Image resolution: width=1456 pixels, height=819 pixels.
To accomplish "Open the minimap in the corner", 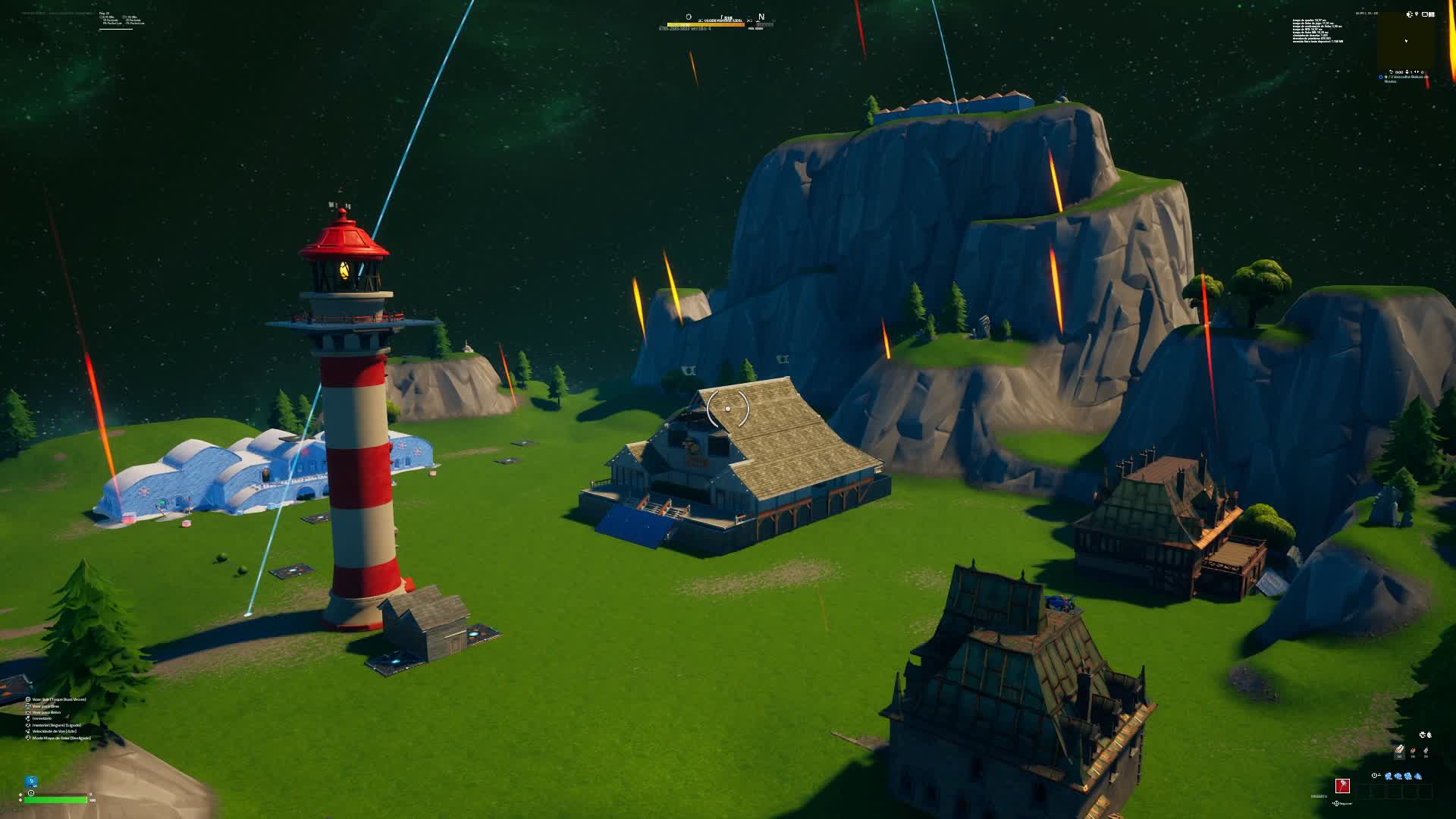I will [1406, 40].
